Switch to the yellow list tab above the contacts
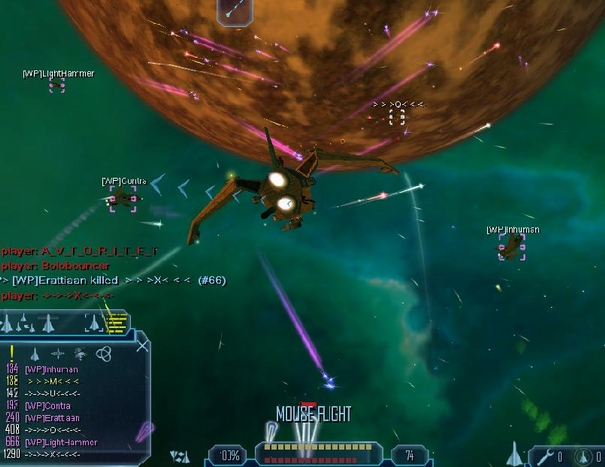Viewport: 605px width, 467px height. (116, 322)
